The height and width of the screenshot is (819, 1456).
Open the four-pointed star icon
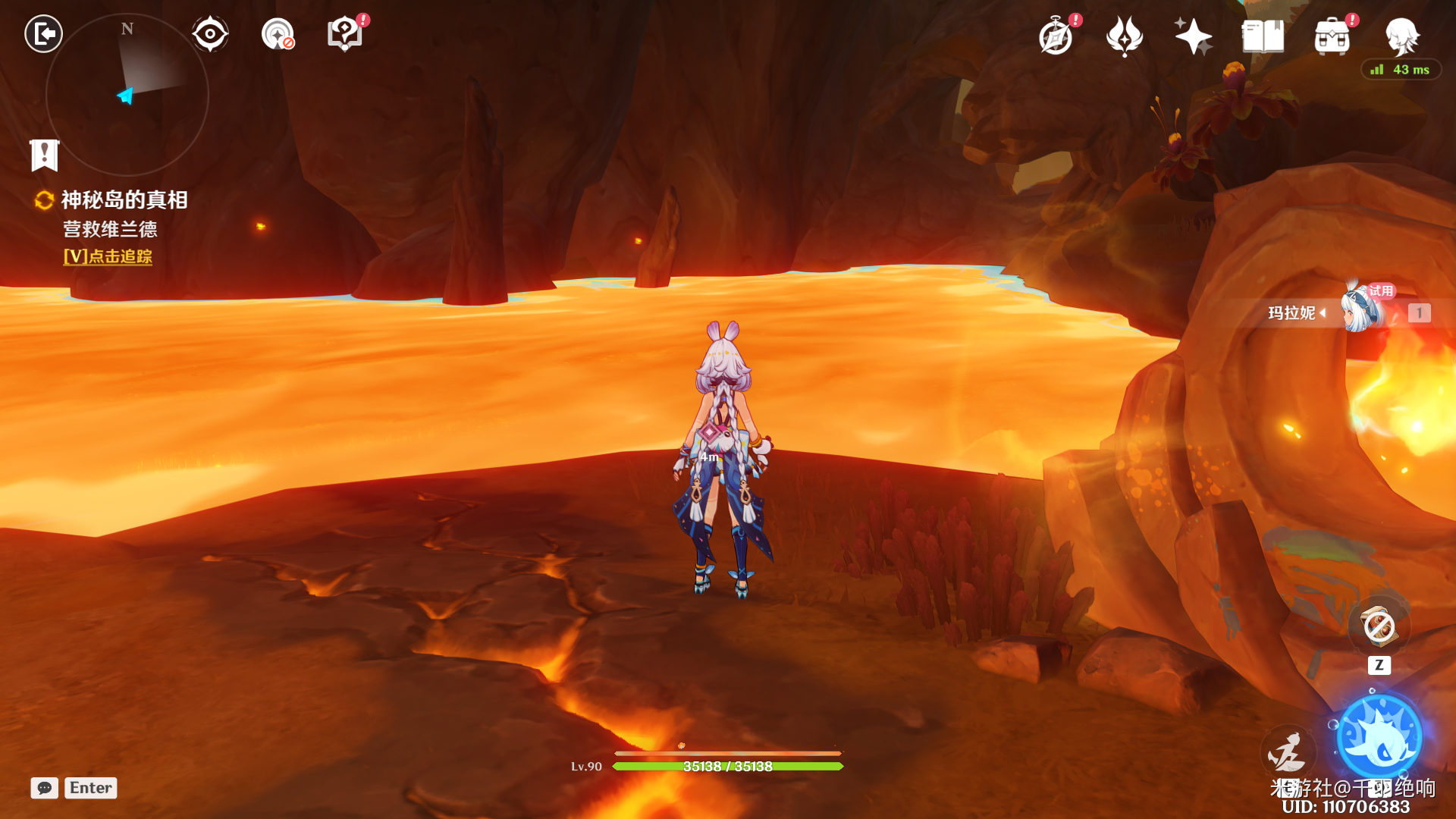1193,36
